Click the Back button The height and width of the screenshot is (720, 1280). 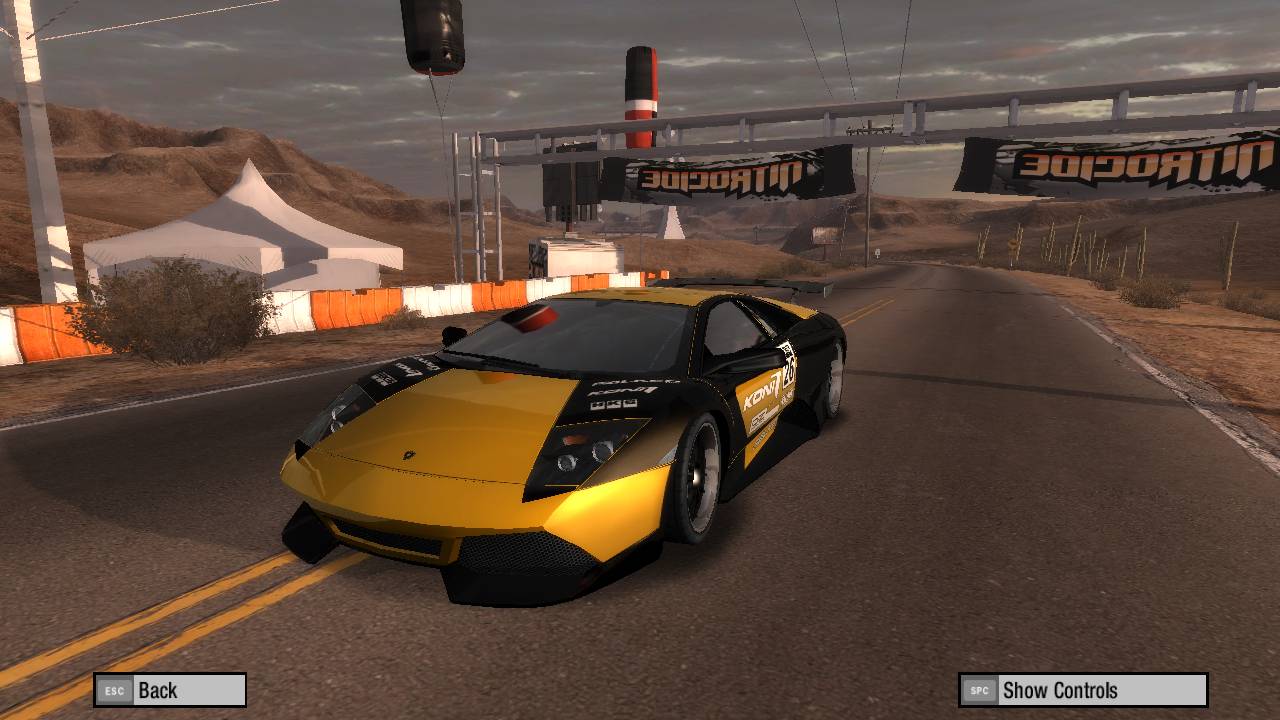click(x=170, y=690)
